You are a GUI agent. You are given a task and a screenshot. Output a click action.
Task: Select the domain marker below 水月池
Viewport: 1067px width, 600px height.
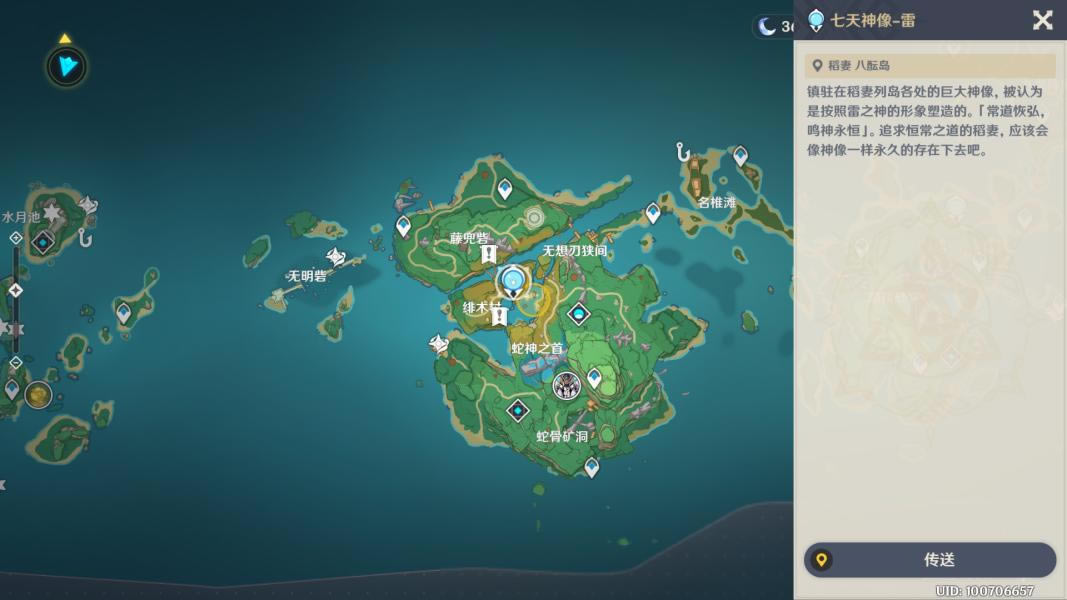(x=42, y=242)
